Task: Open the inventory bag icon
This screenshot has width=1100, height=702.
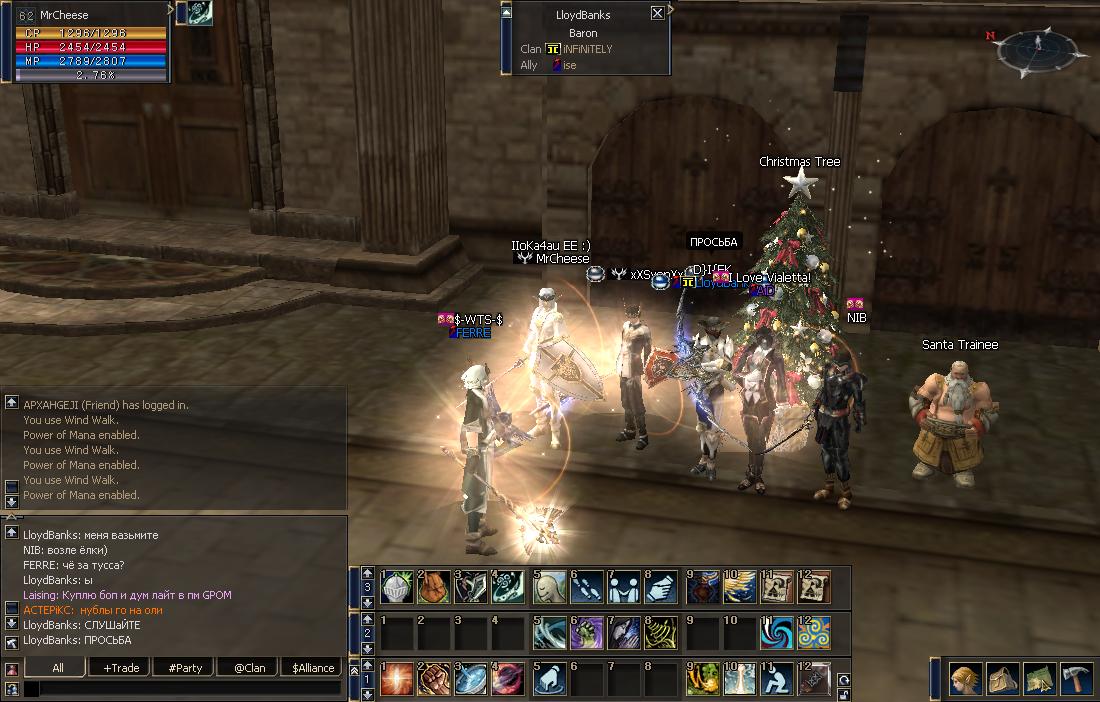Action: [x=1002, y=679]
